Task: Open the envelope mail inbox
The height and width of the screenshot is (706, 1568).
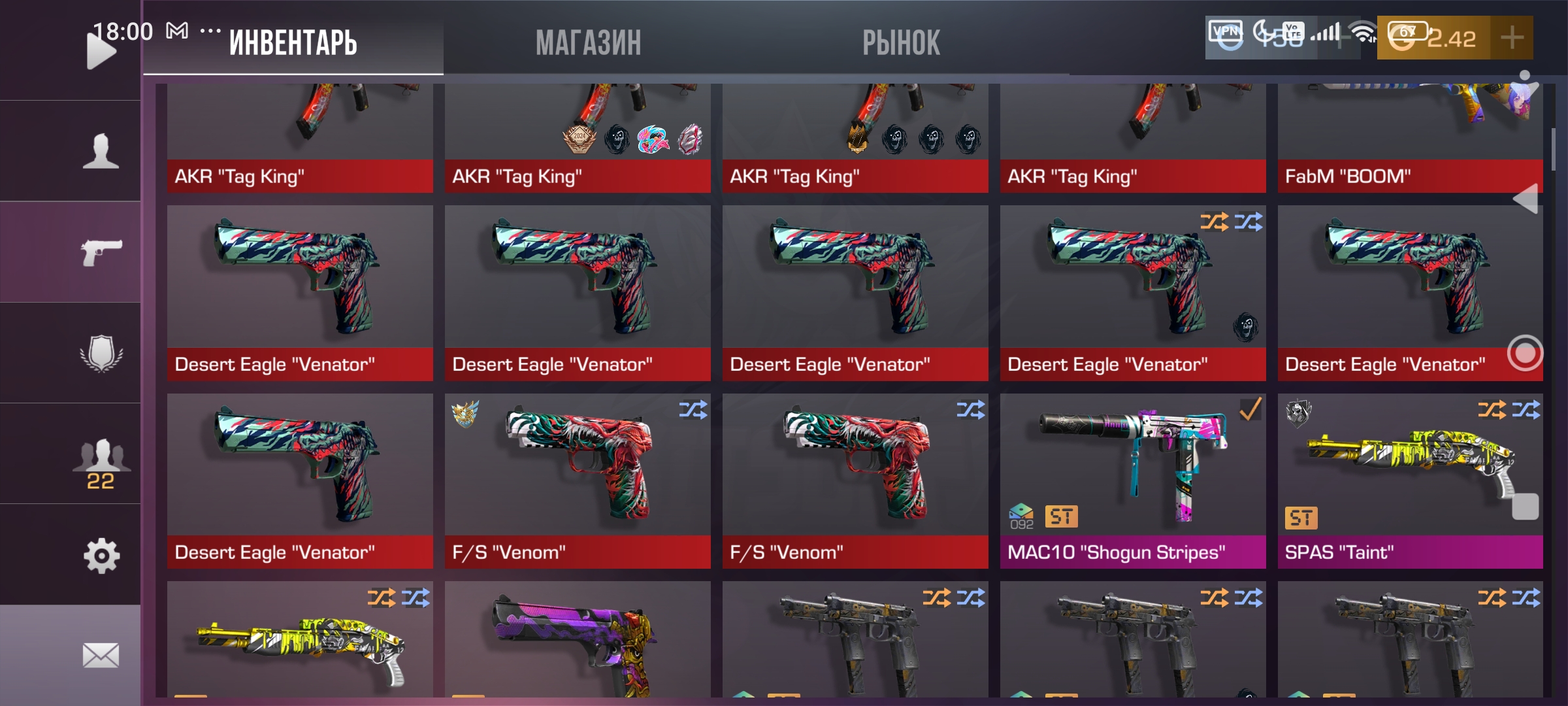Action: pos(101,655)
